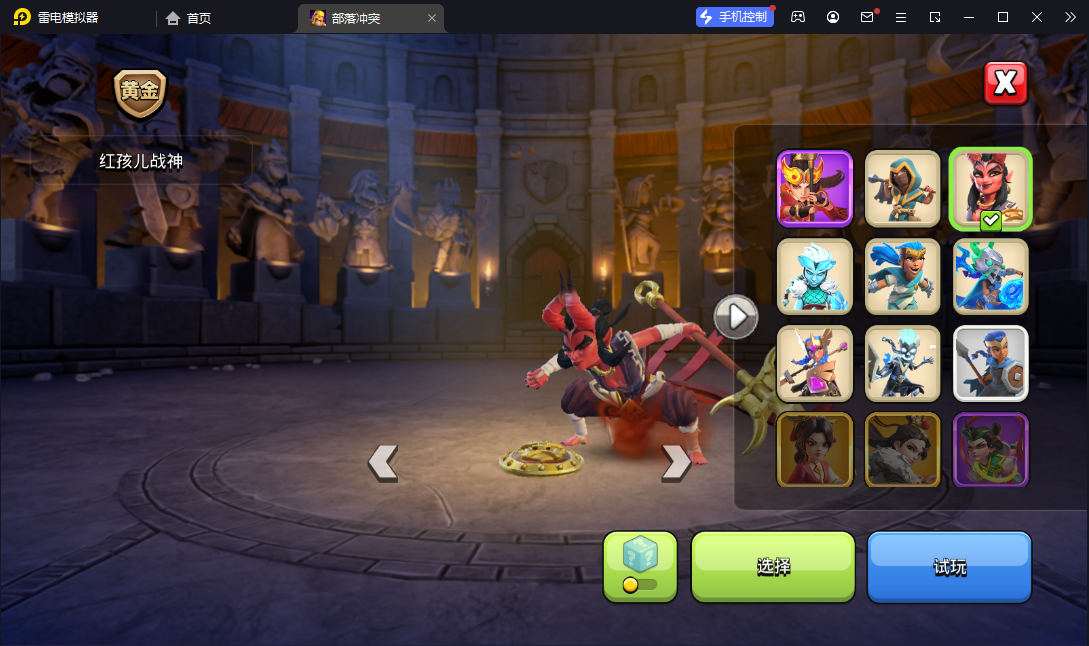Pick the green-robed skin on purple background
This screenshot has width=1089, height=646.
(x=990, y=450)
